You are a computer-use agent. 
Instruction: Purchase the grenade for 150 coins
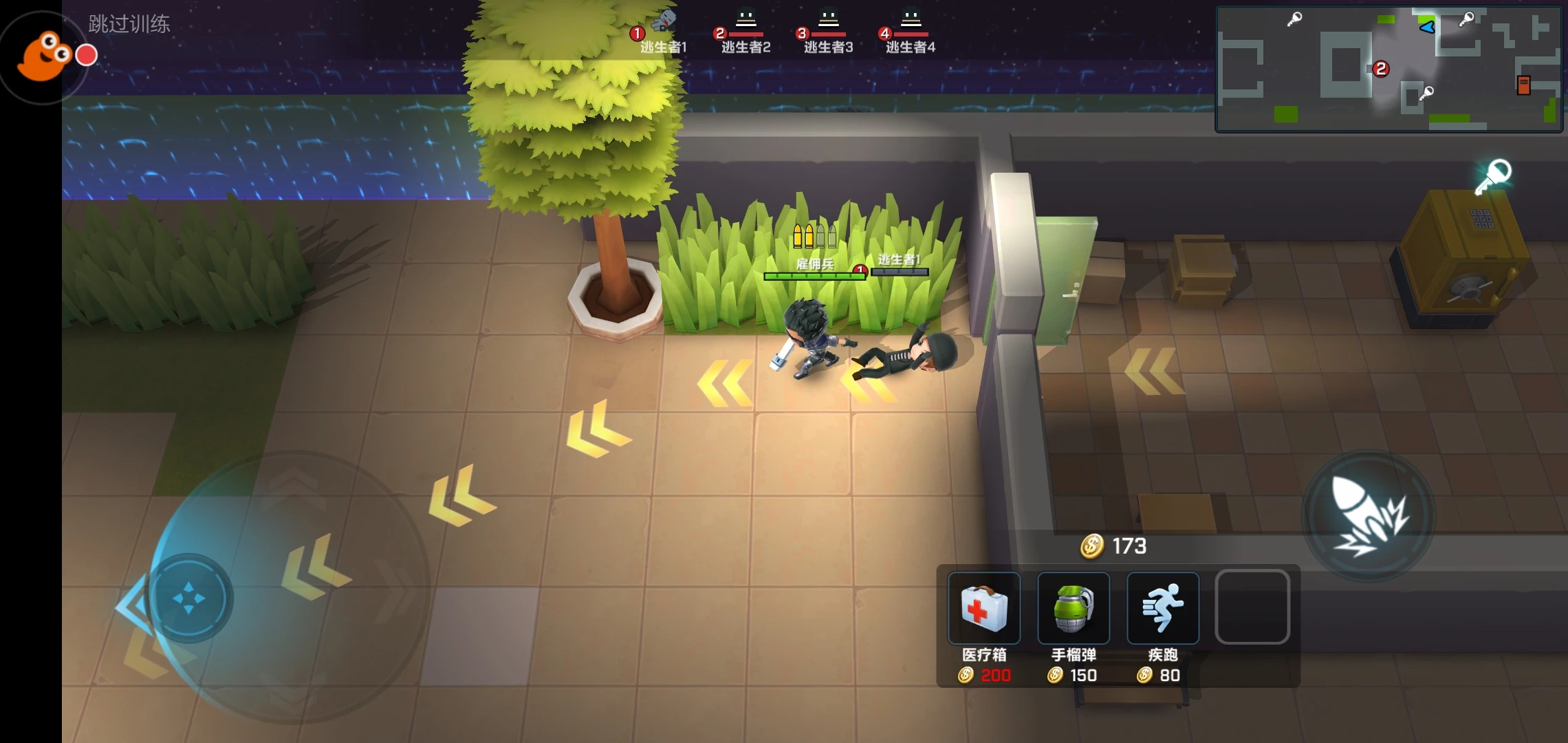click(x=1074, y=608)
